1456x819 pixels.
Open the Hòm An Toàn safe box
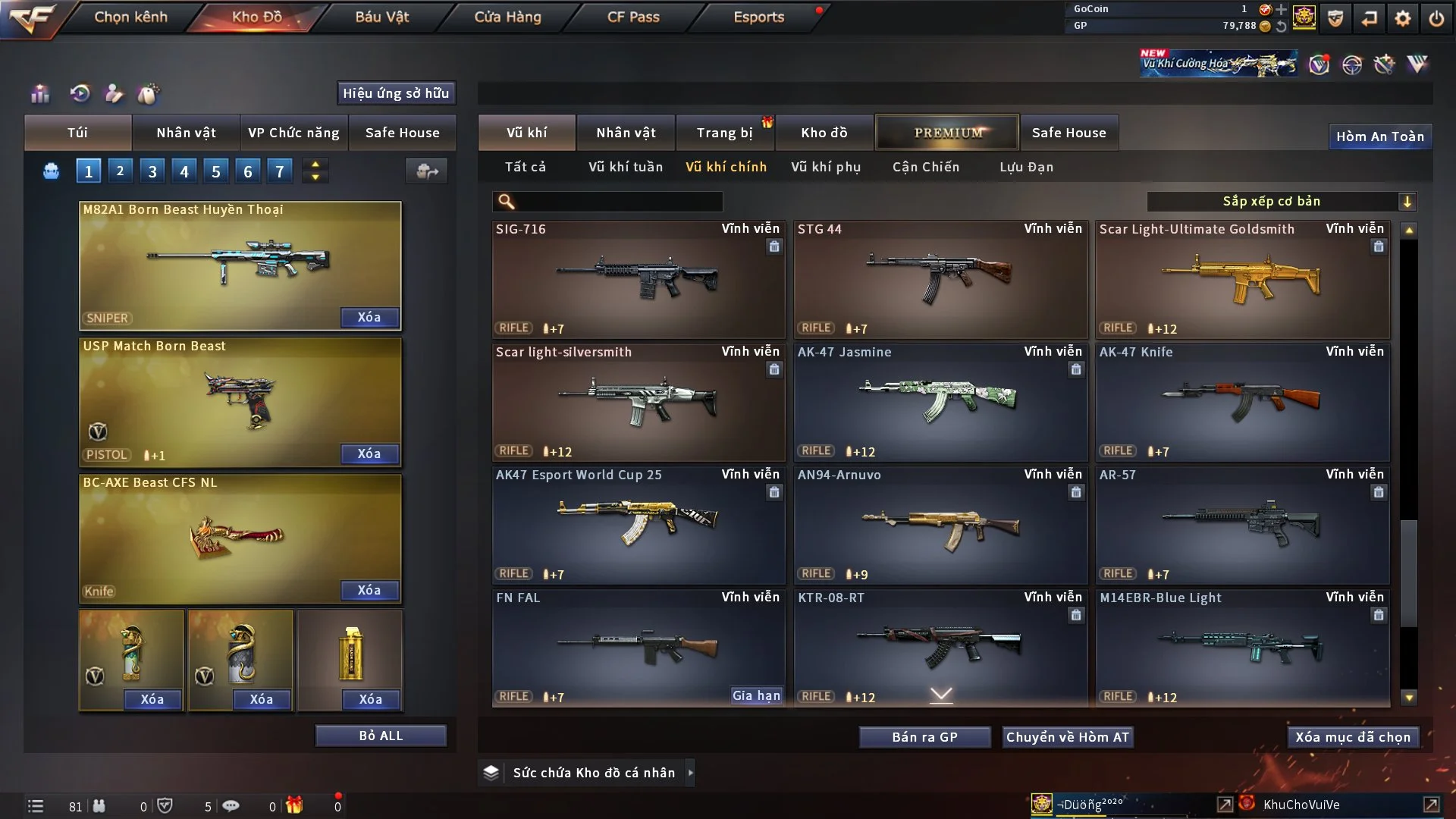(1379, 136)
